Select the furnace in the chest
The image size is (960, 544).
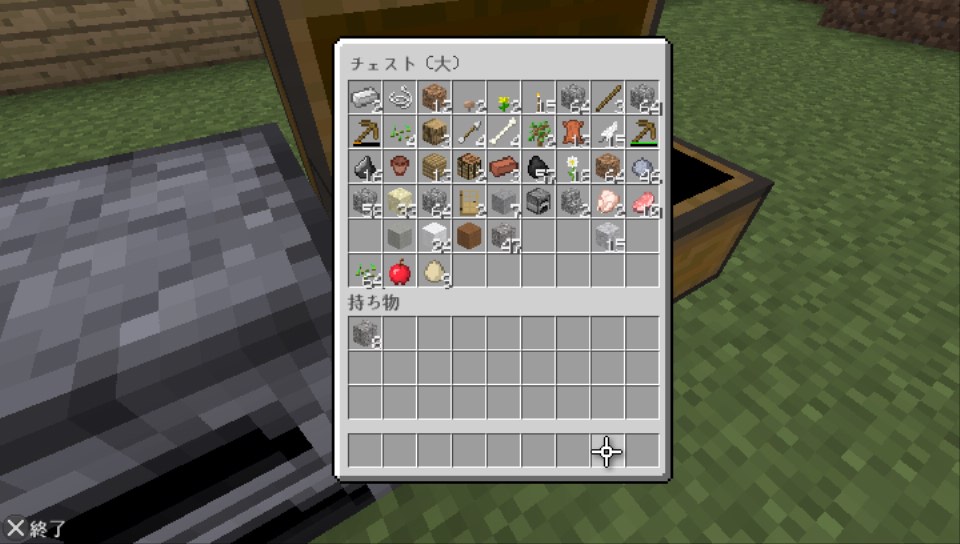pos(538,201)
